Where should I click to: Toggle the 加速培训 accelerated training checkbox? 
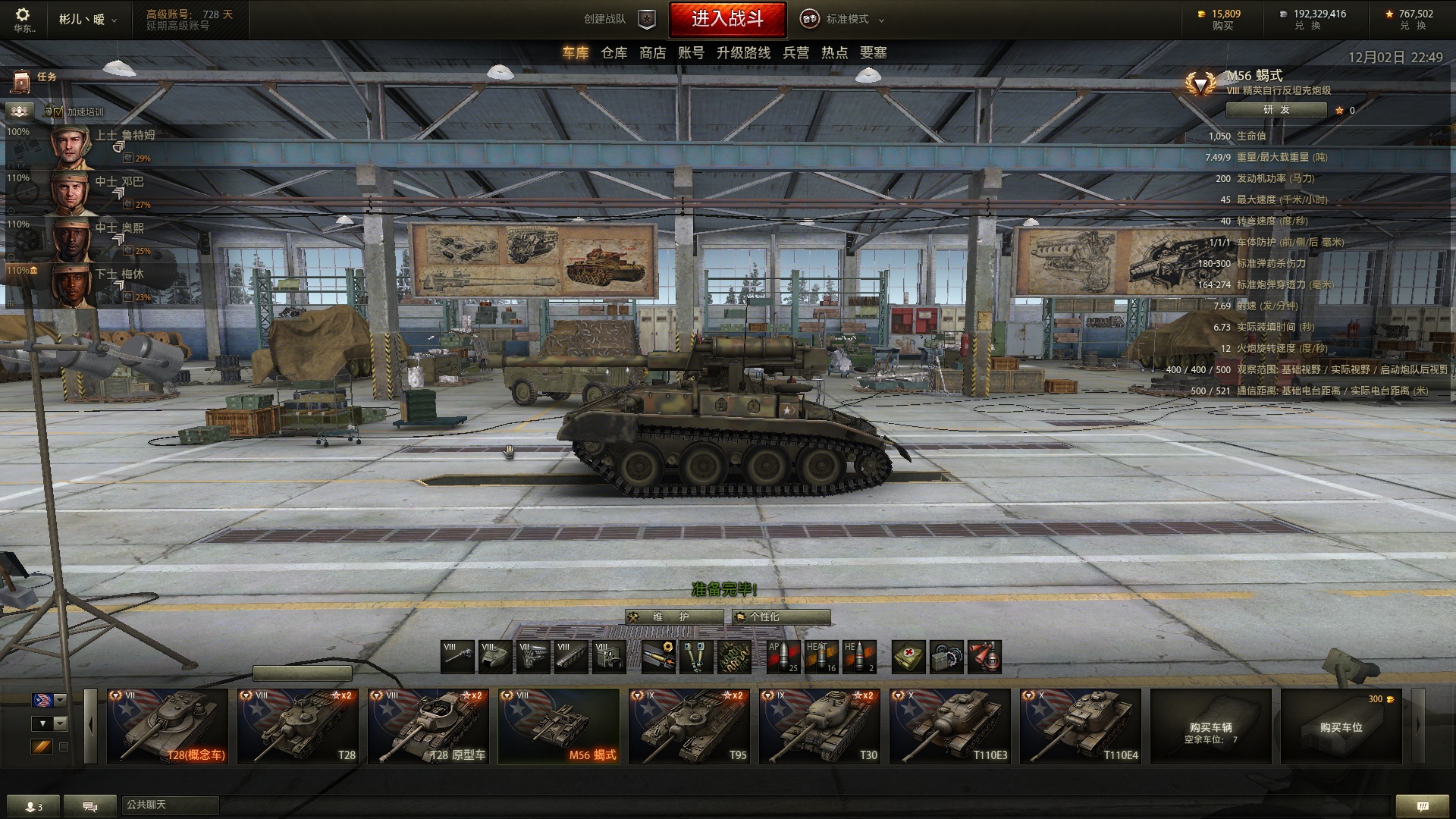(x=58, y=111)
